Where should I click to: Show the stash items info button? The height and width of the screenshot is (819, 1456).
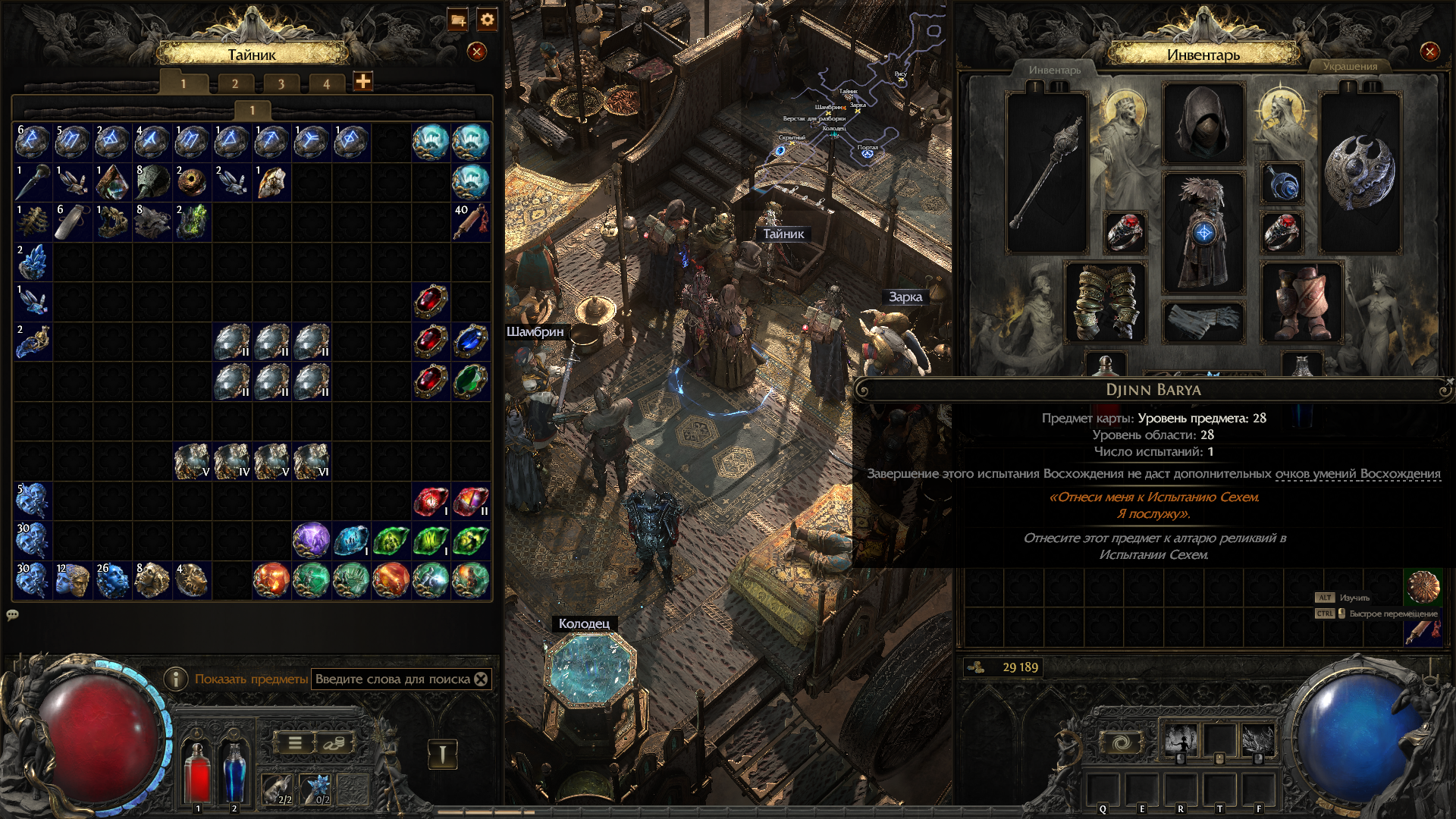pyautogui.click(x=176, y=679)
